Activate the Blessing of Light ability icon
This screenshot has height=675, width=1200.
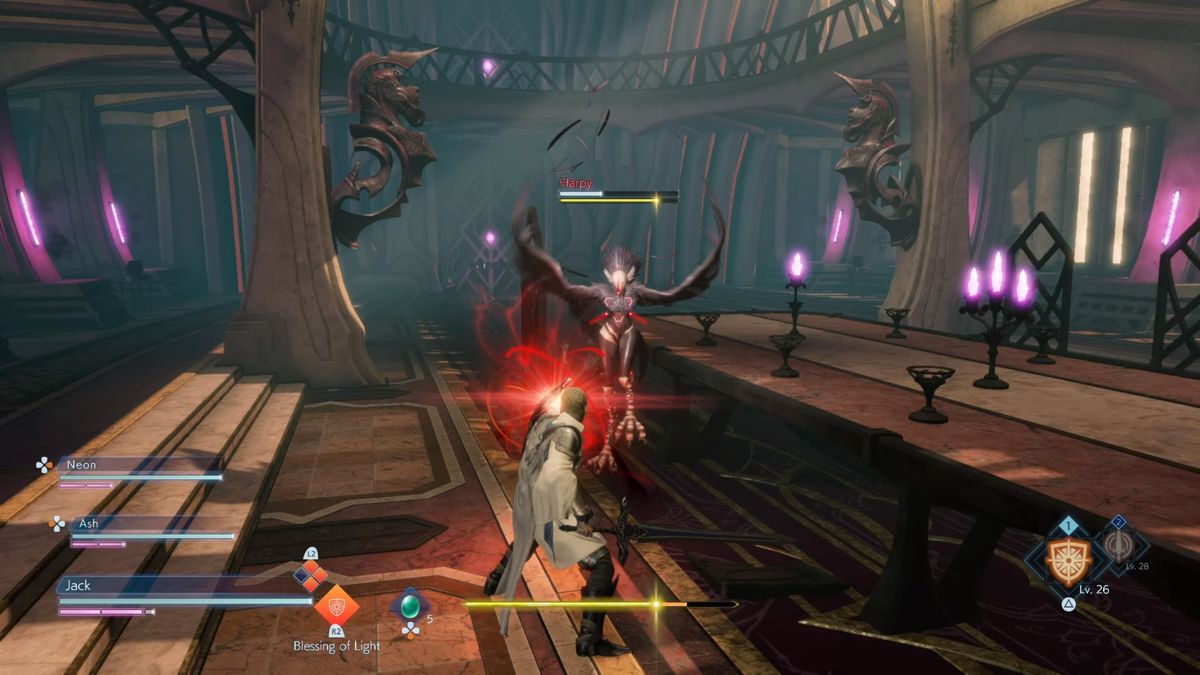[336, 605]
